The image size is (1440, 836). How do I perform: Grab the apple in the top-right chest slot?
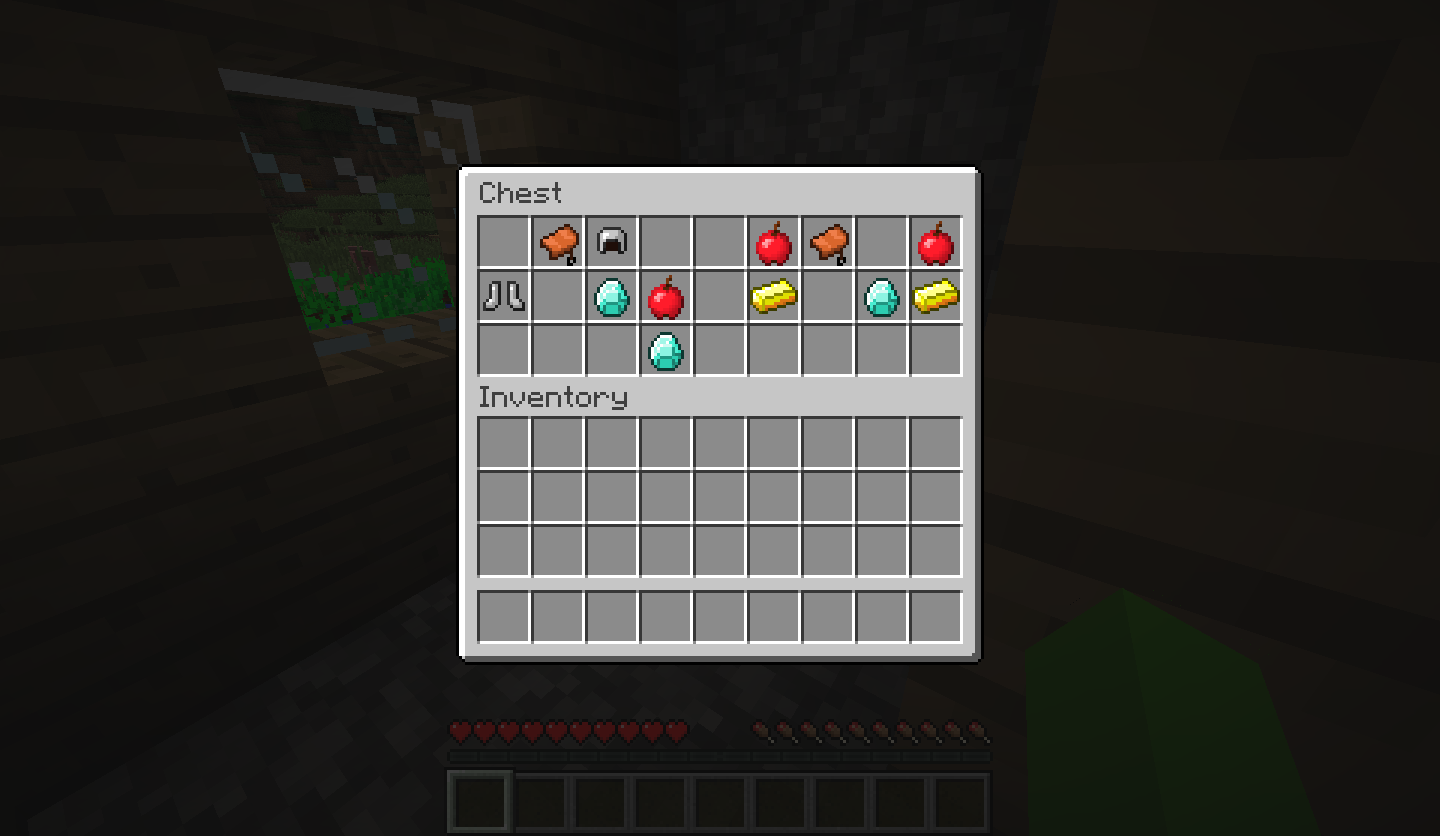[x=937, y=240]
